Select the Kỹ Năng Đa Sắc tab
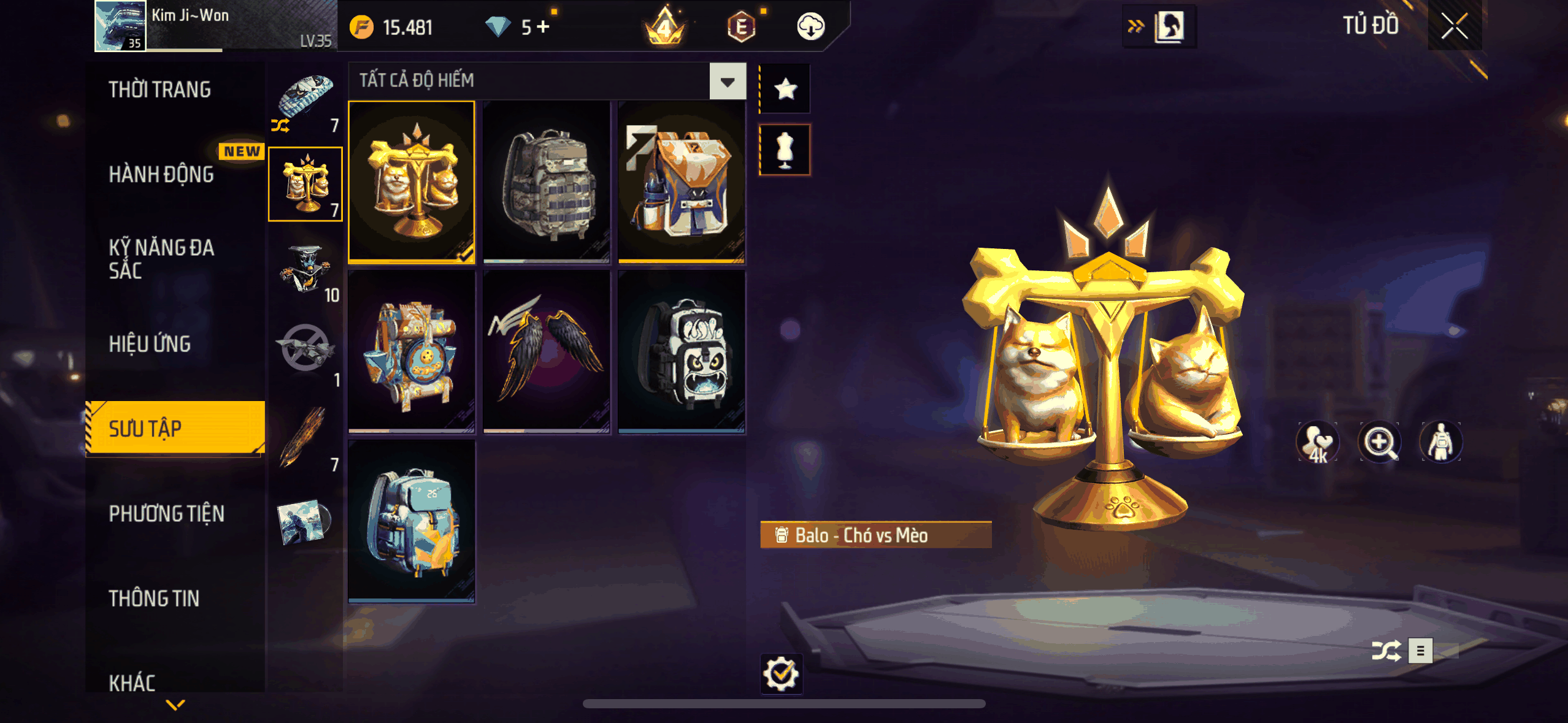 click(x=161, y=259)
